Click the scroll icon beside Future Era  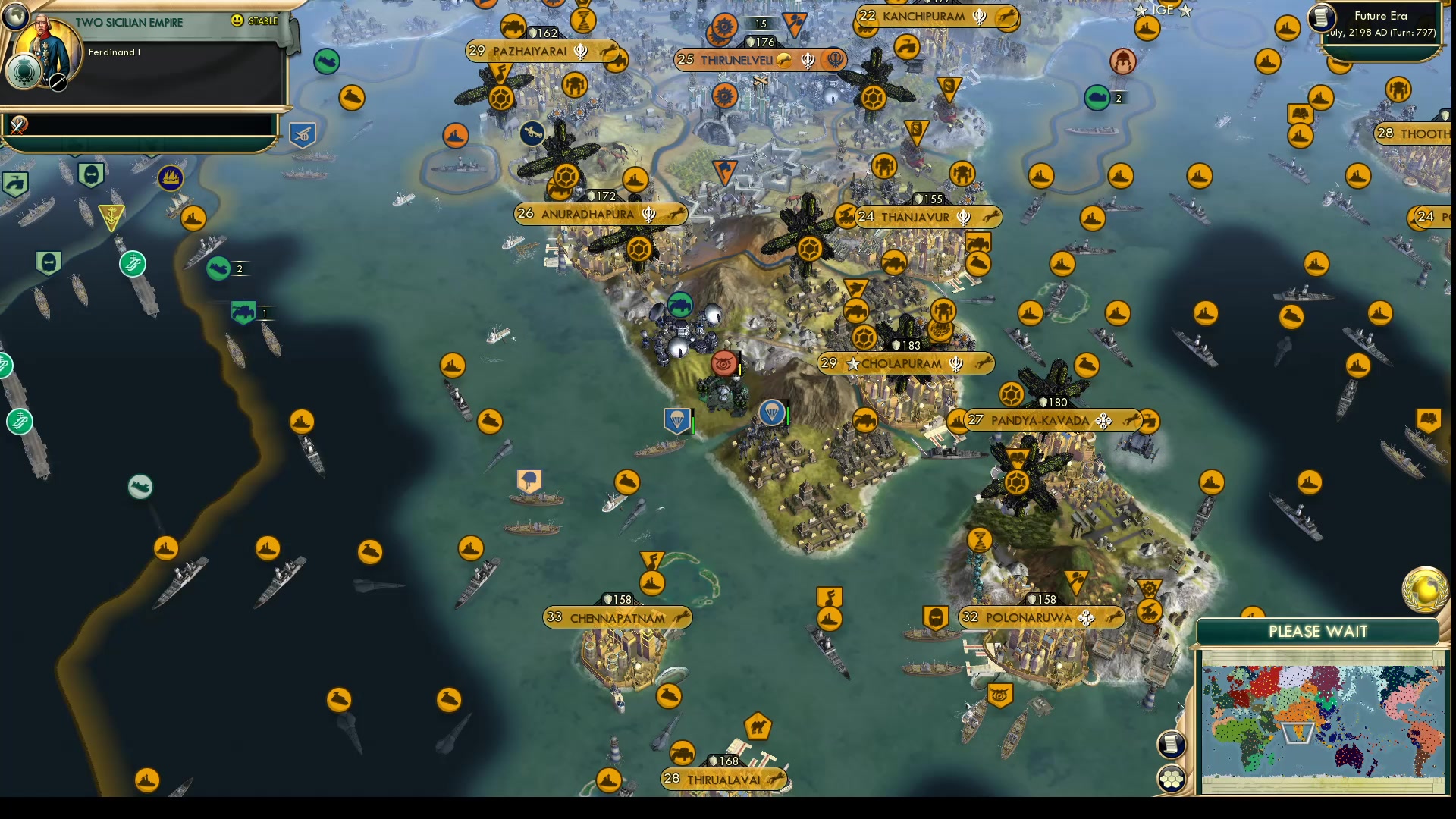click(1323, 19)
